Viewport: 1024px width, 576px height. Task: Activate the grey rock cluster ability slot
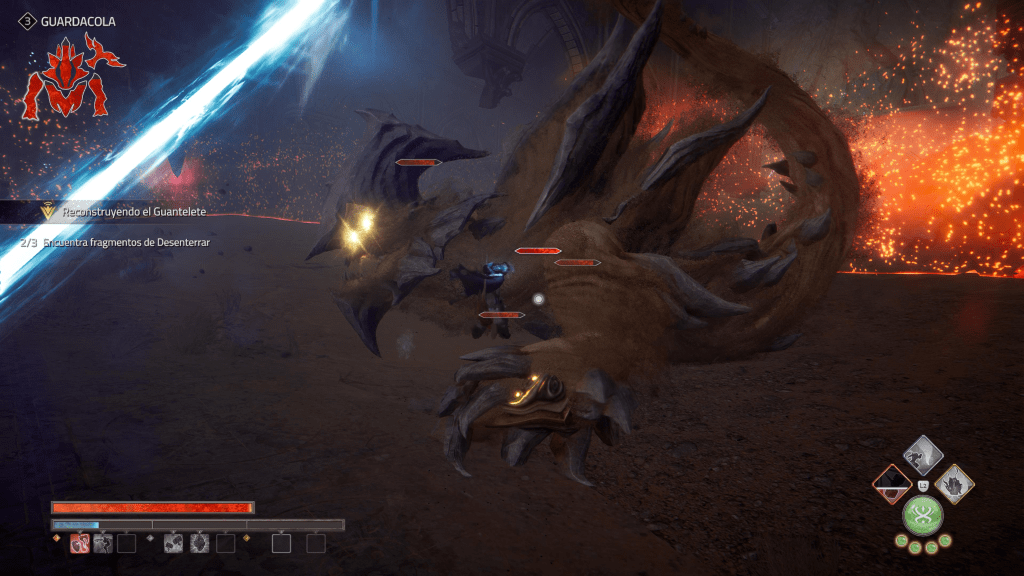point(174,543)
